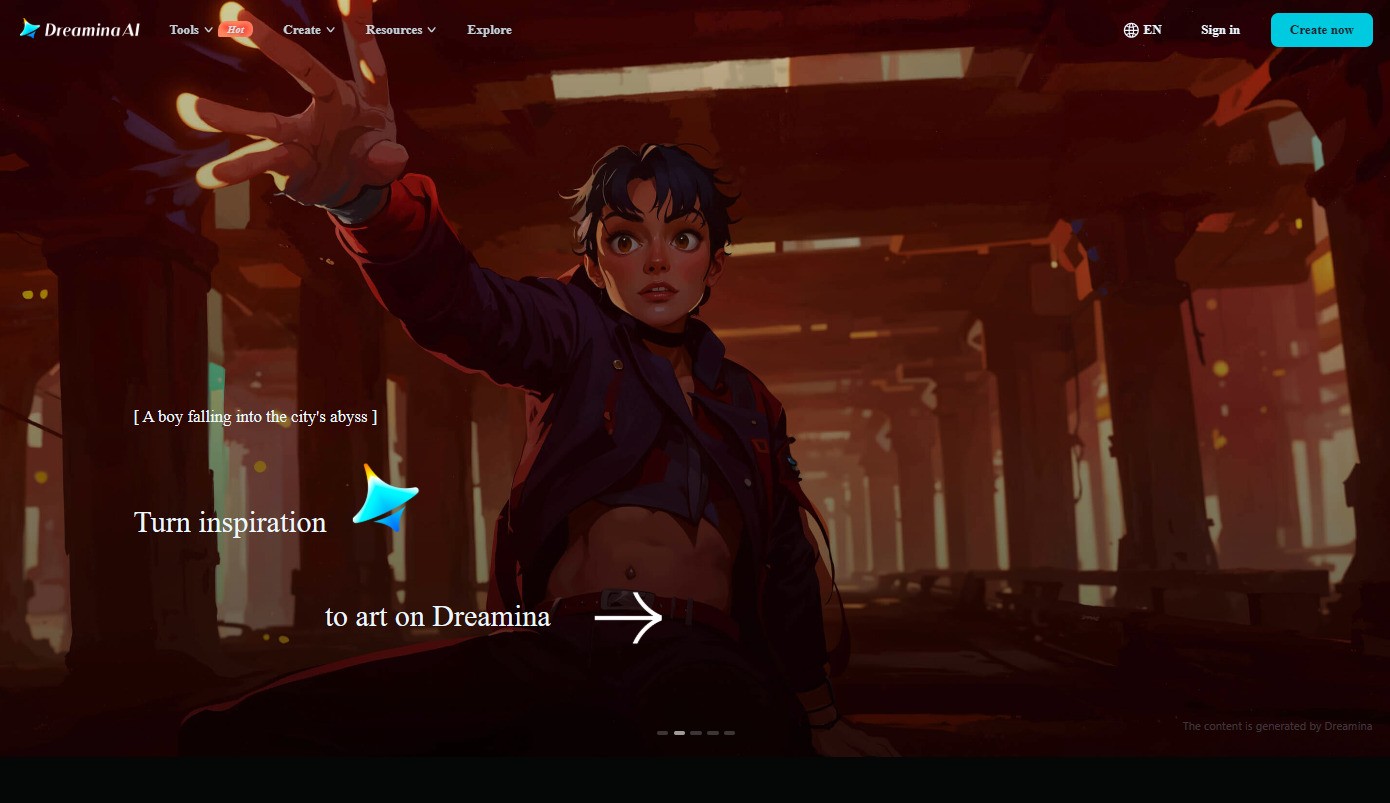Open the Resources dropdown
1390x803 pixels.
[394, 30]
